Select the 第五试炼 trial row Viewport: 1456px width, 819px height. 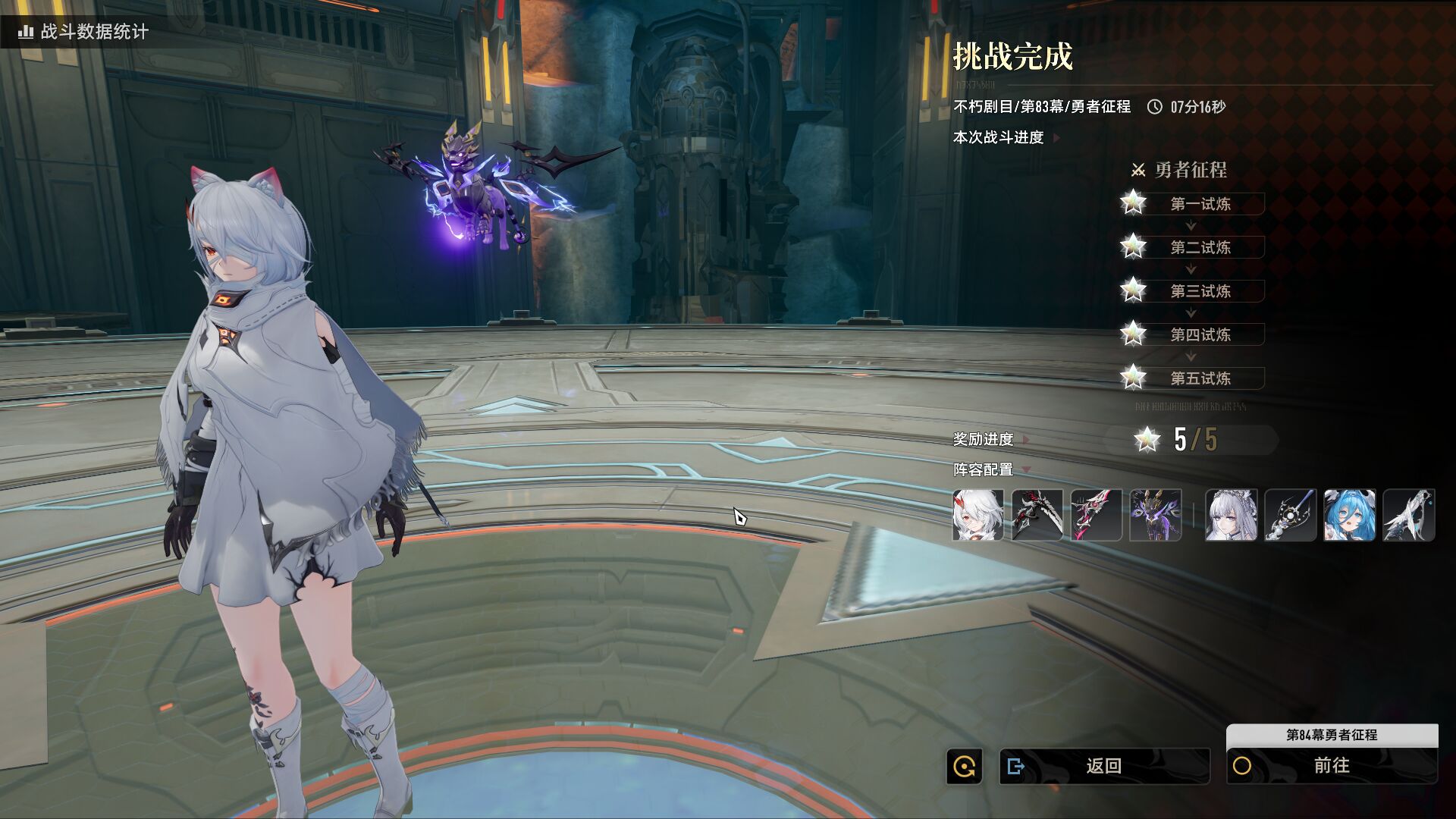tap(1200, 378)
